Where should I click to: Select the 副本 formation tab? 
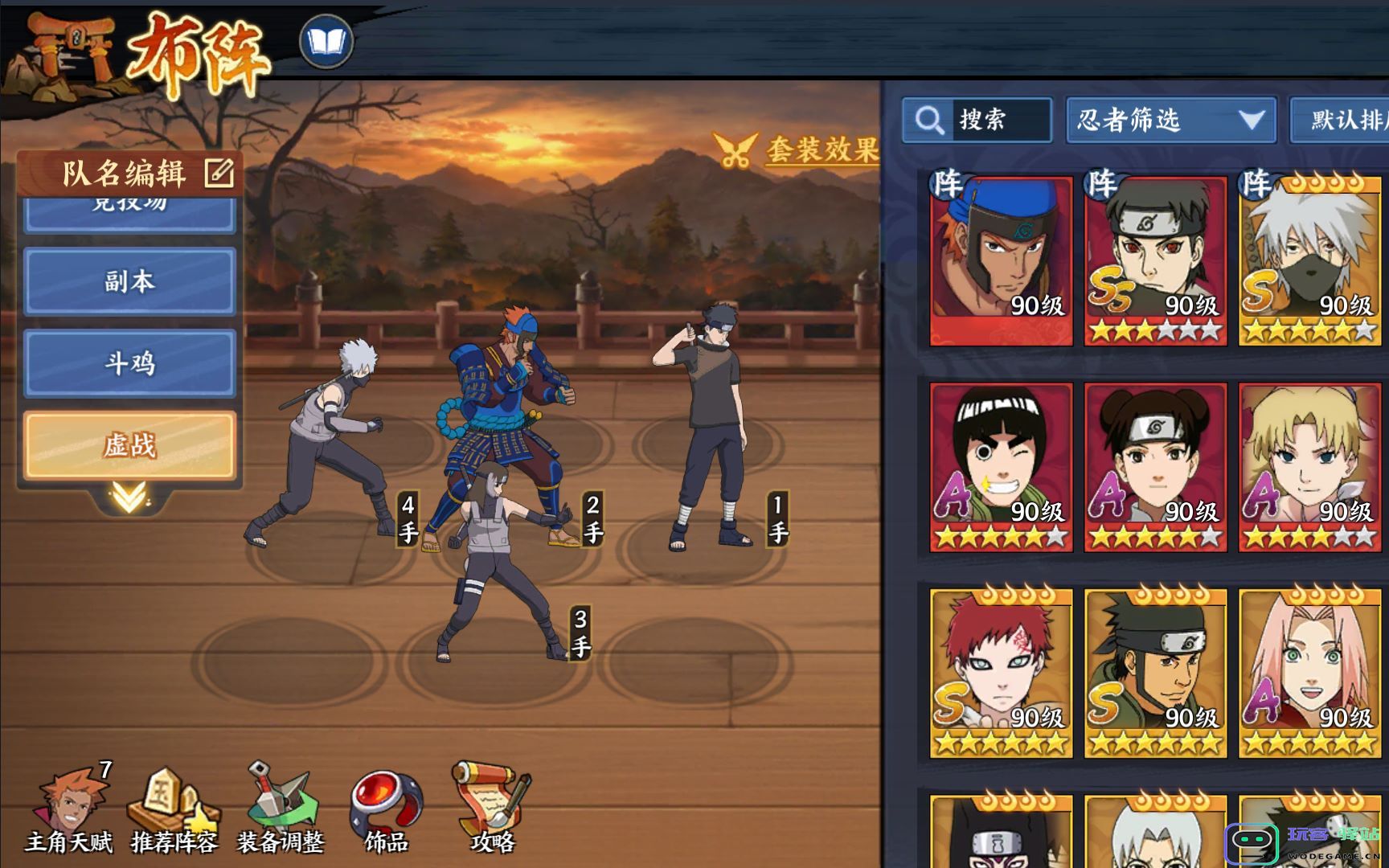pos(129,281)
